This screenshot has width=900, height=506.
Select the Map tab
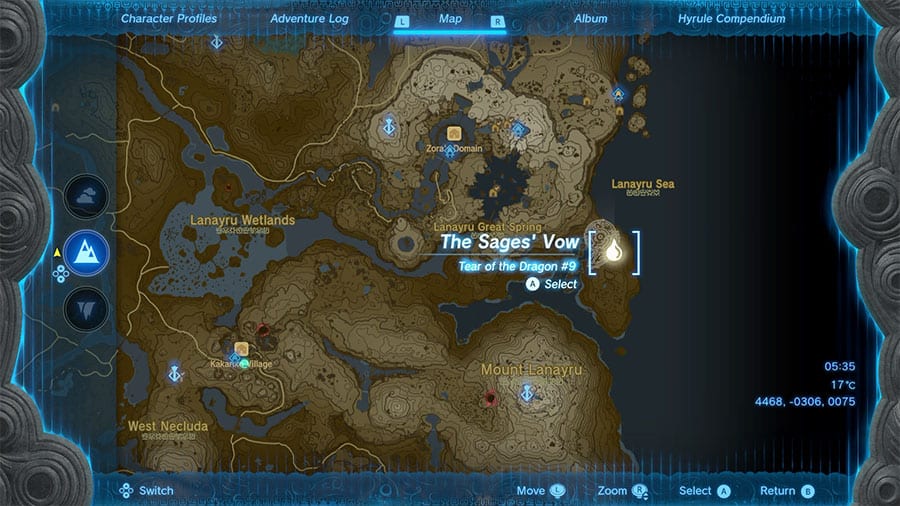tap(450, 18)
